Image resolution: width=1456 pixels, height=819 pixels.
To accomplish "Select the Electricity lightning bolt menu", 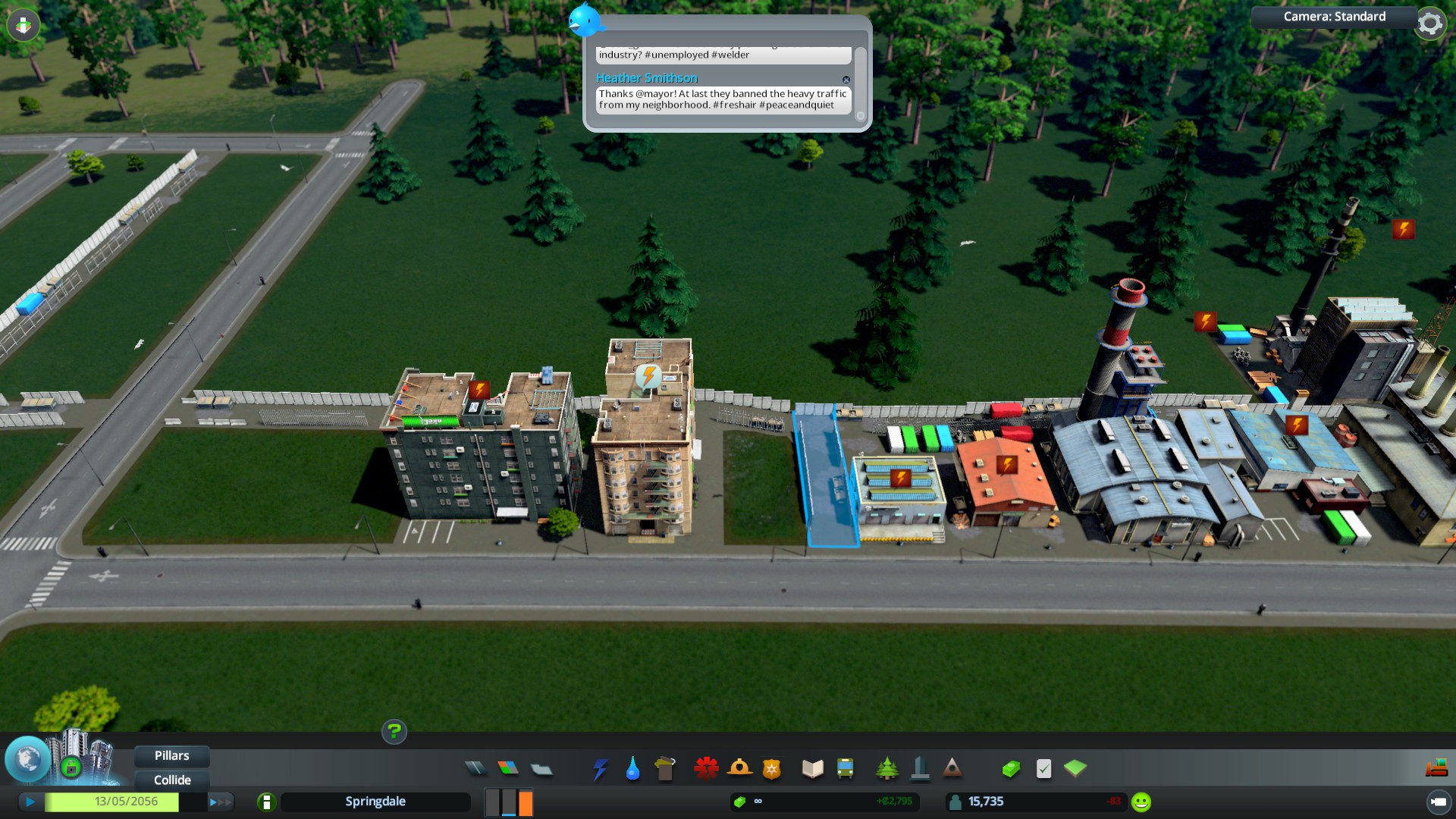I will 600,769.
